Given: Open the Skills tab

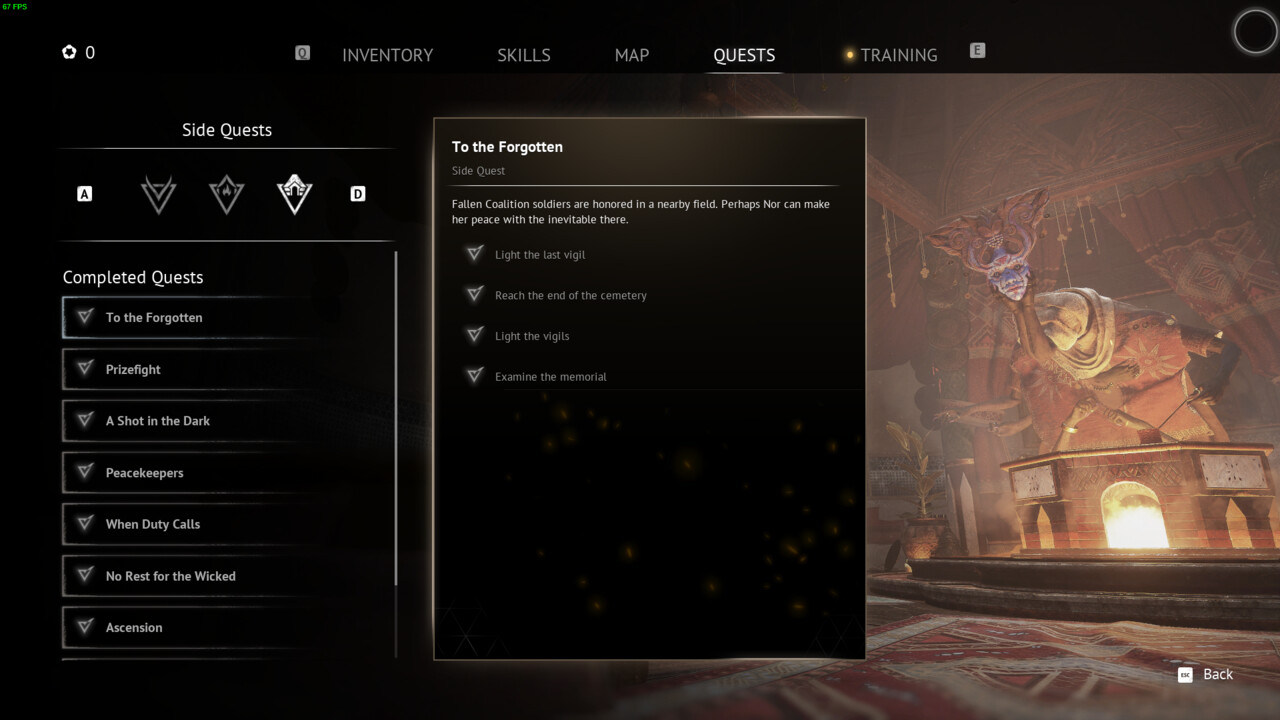Looking at the screenshot, I should click(x=523, y=55).
